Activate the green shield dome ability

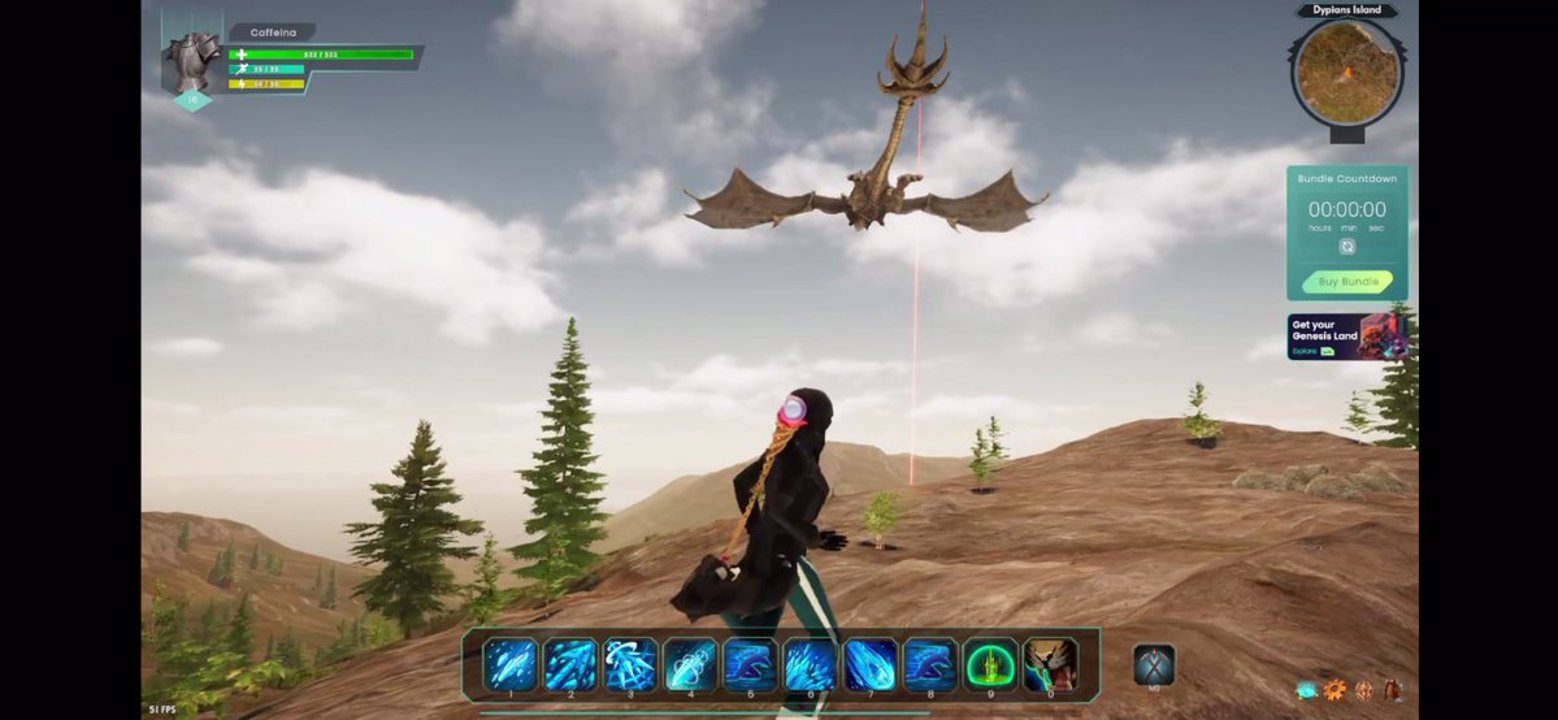click(990, 664)
